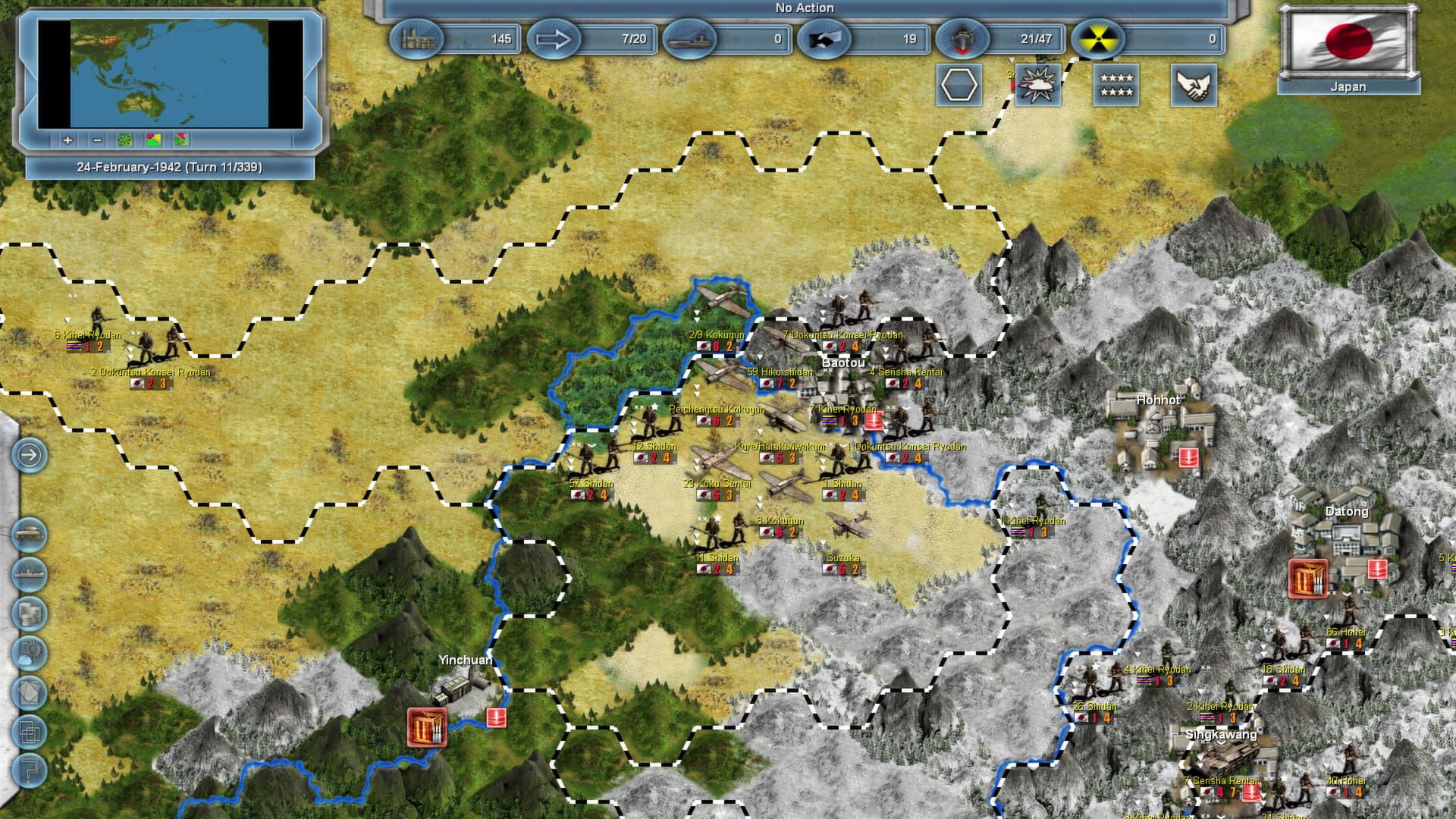
Task: Toggle the weather display icon
Action: [x=1037, y=84]
